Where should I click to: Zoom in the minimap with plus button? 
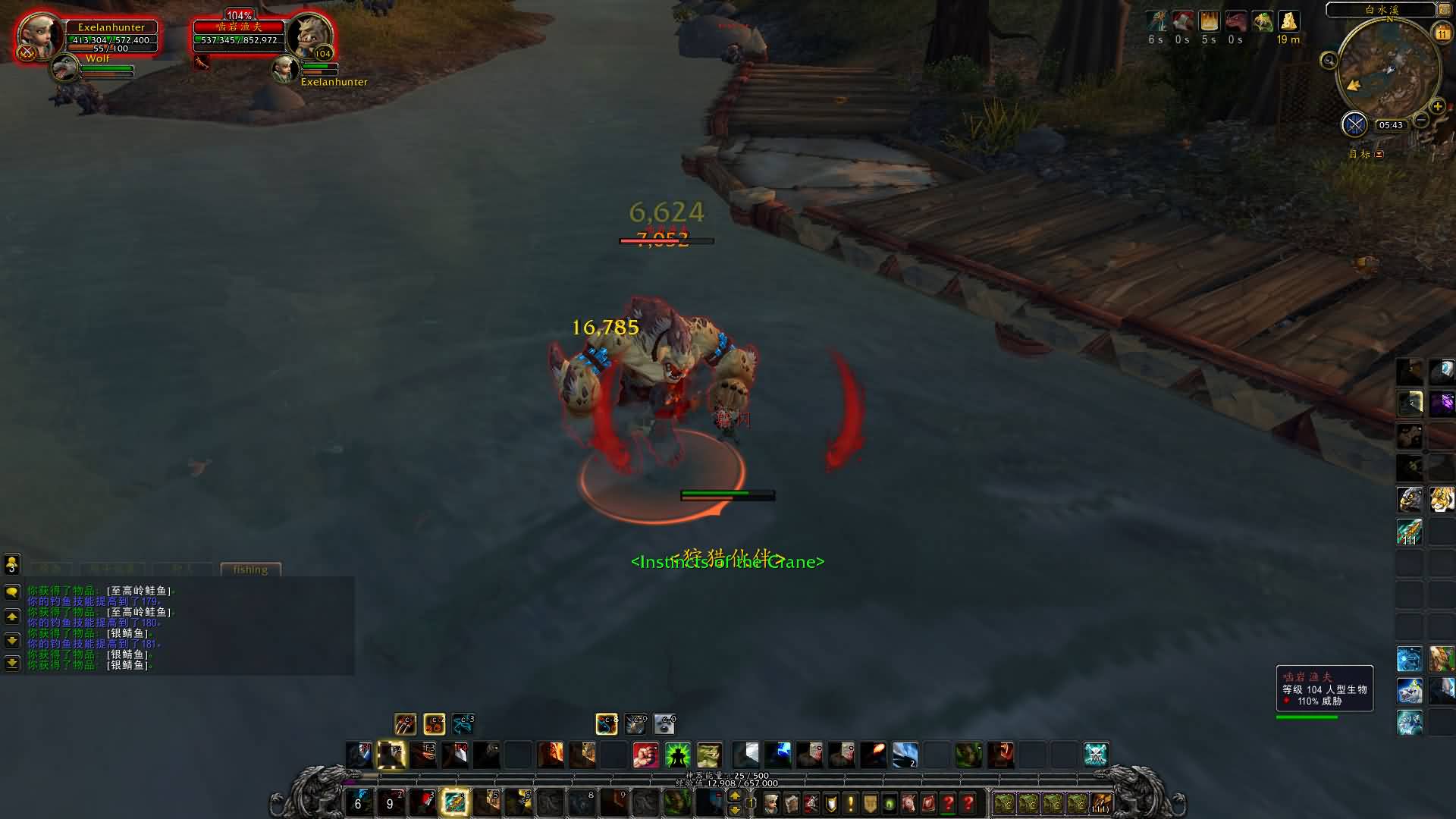[1437, 107]
